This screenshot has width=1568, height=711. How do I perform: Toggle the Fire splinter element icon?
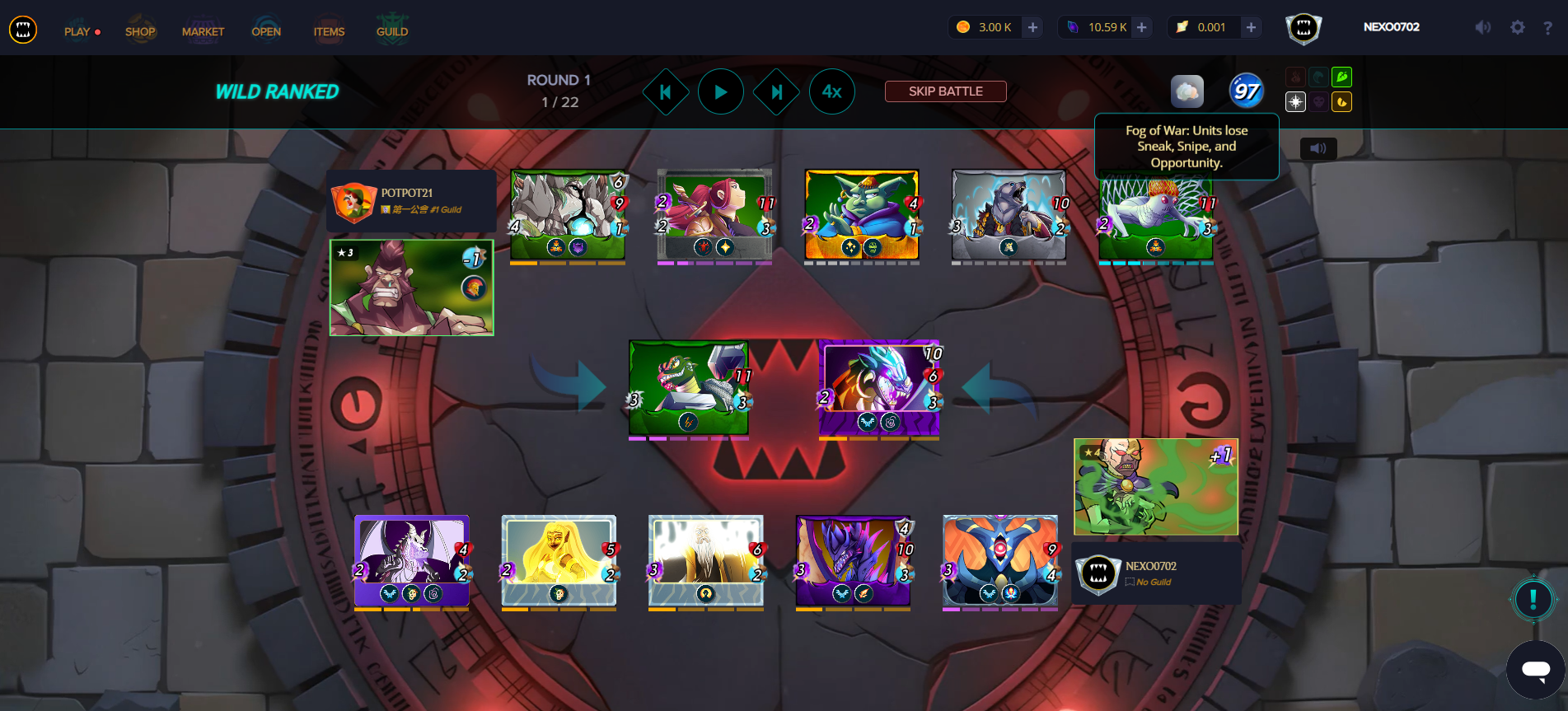coord(1295,77)
